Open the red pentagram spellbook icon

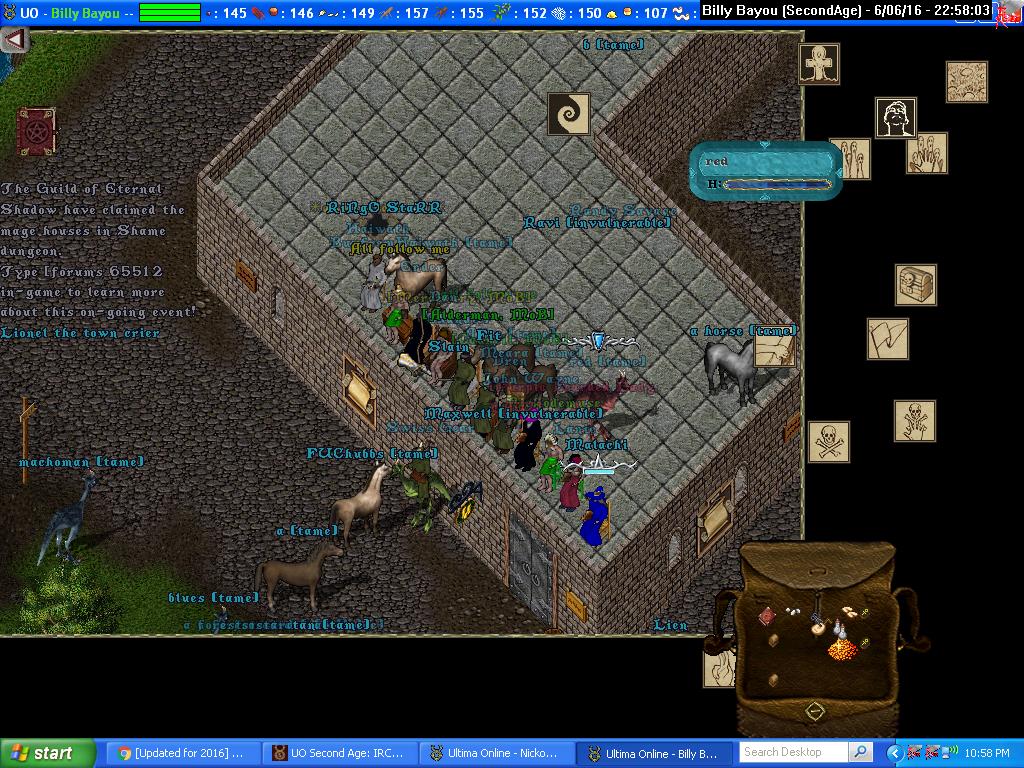click(36, 131)
